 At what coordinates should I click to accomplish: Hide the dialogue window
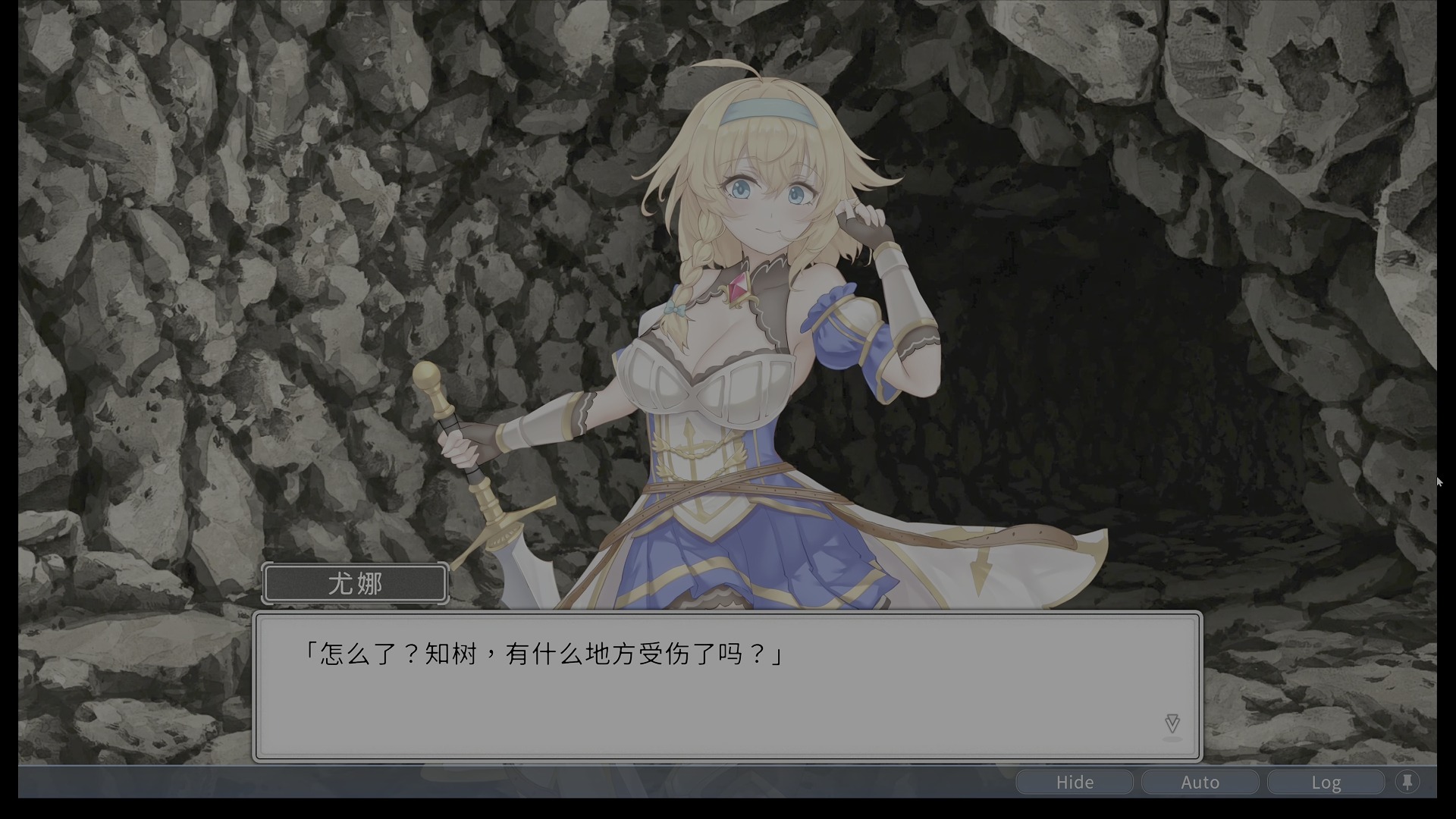point(1075,782)
